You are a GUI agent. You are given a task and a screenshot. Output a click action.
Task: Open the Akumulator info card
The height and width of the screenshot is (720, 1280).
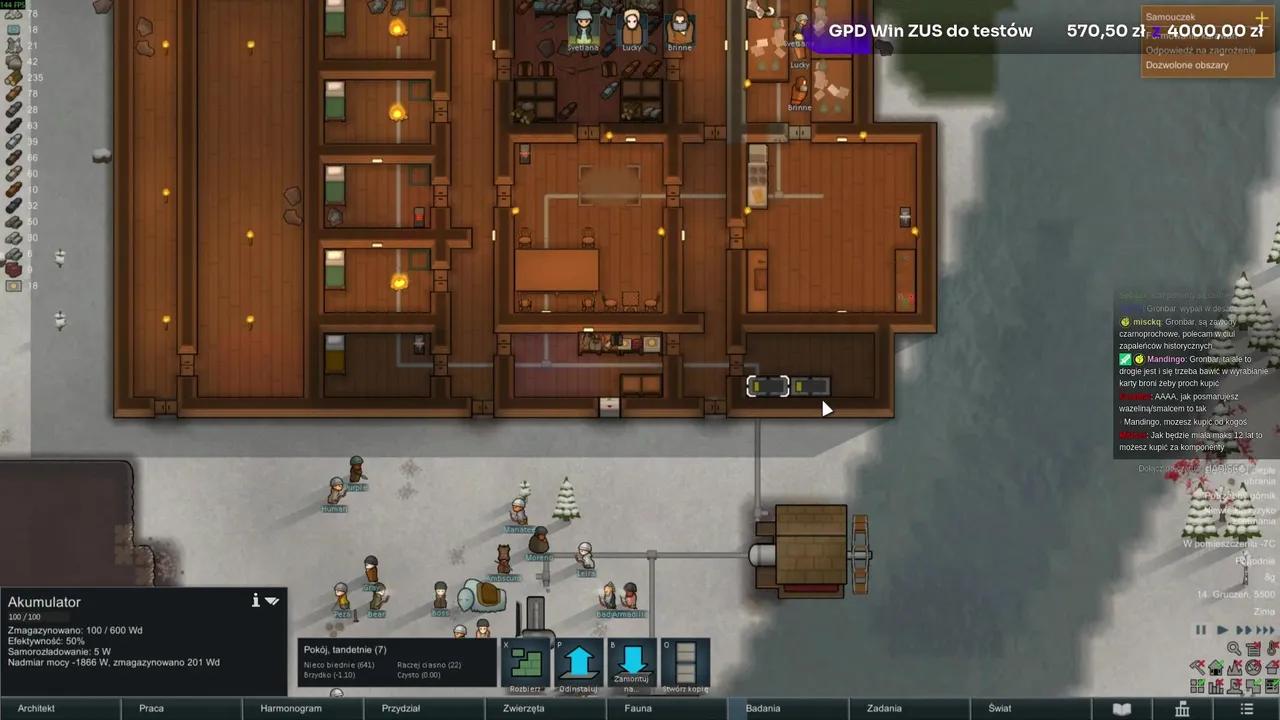tap(255, 600)
